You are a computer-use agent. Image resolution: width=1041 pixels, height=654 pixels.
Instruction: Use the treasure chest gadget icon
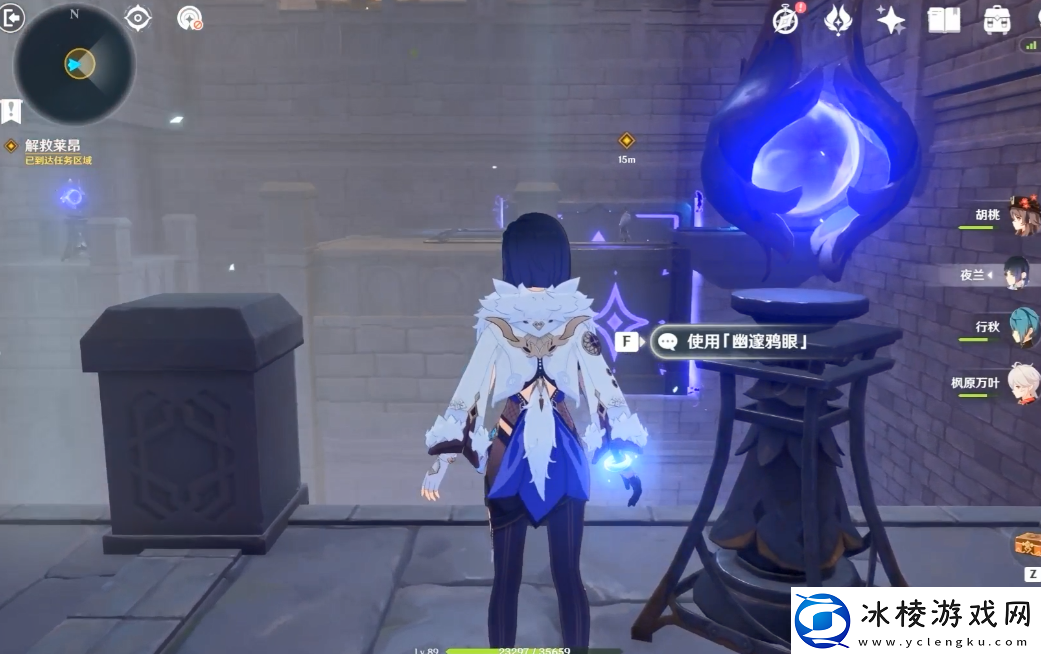(1027, 546)
